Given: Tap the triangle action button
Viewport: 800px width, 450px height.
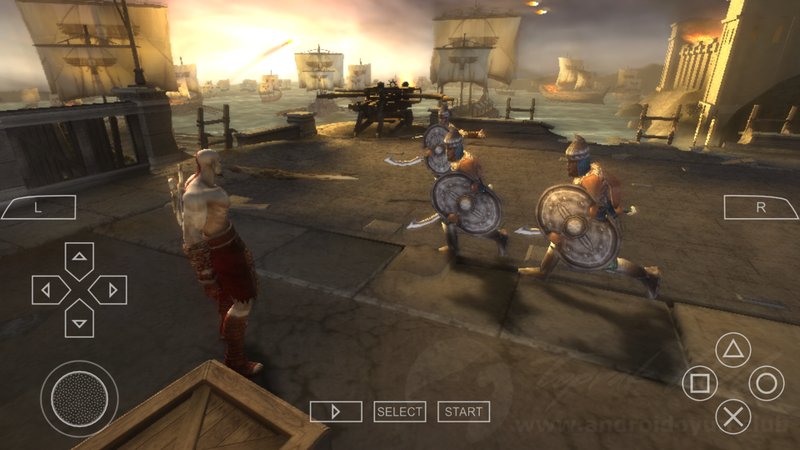Looking at the screenshot, I should [734, 351].
